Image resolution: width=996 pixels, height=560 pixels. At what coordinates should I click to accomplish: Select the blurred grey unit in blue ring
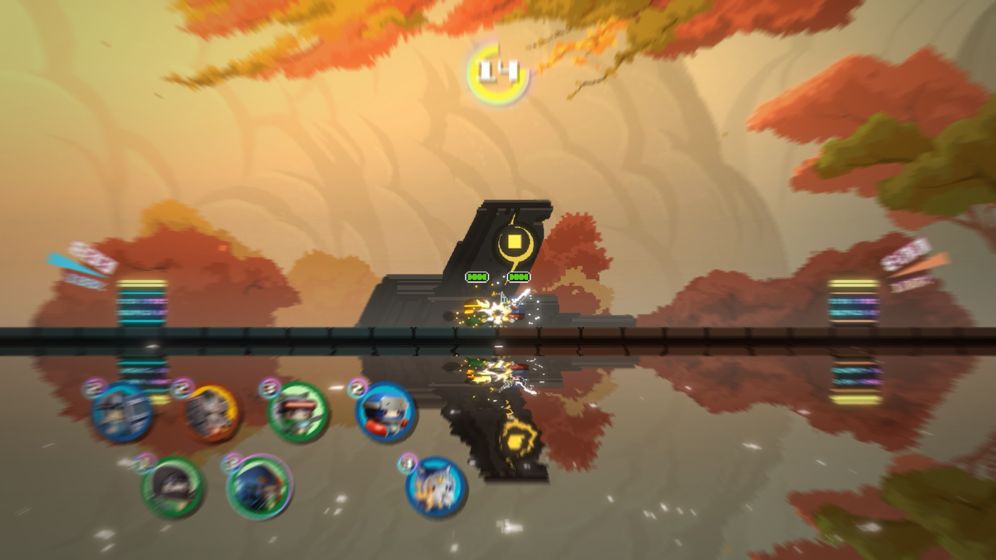coord(123,412)
